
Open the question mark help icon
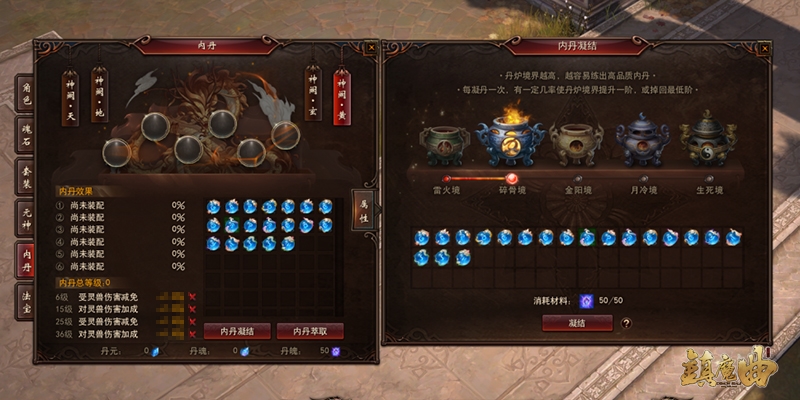click(626, 323)
